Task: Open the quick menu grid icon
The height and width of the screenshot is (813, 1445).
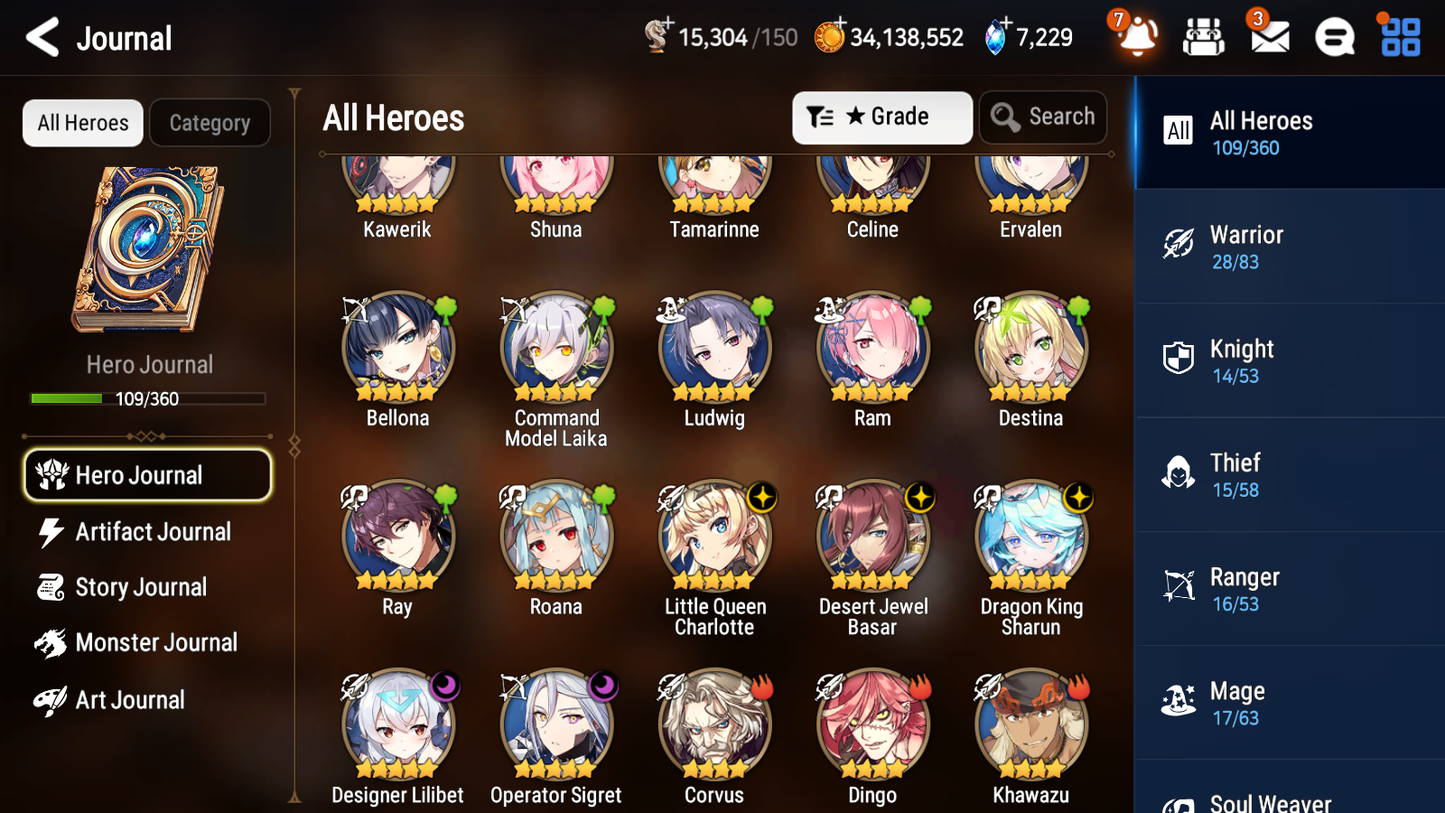Action: (1399, 36)
